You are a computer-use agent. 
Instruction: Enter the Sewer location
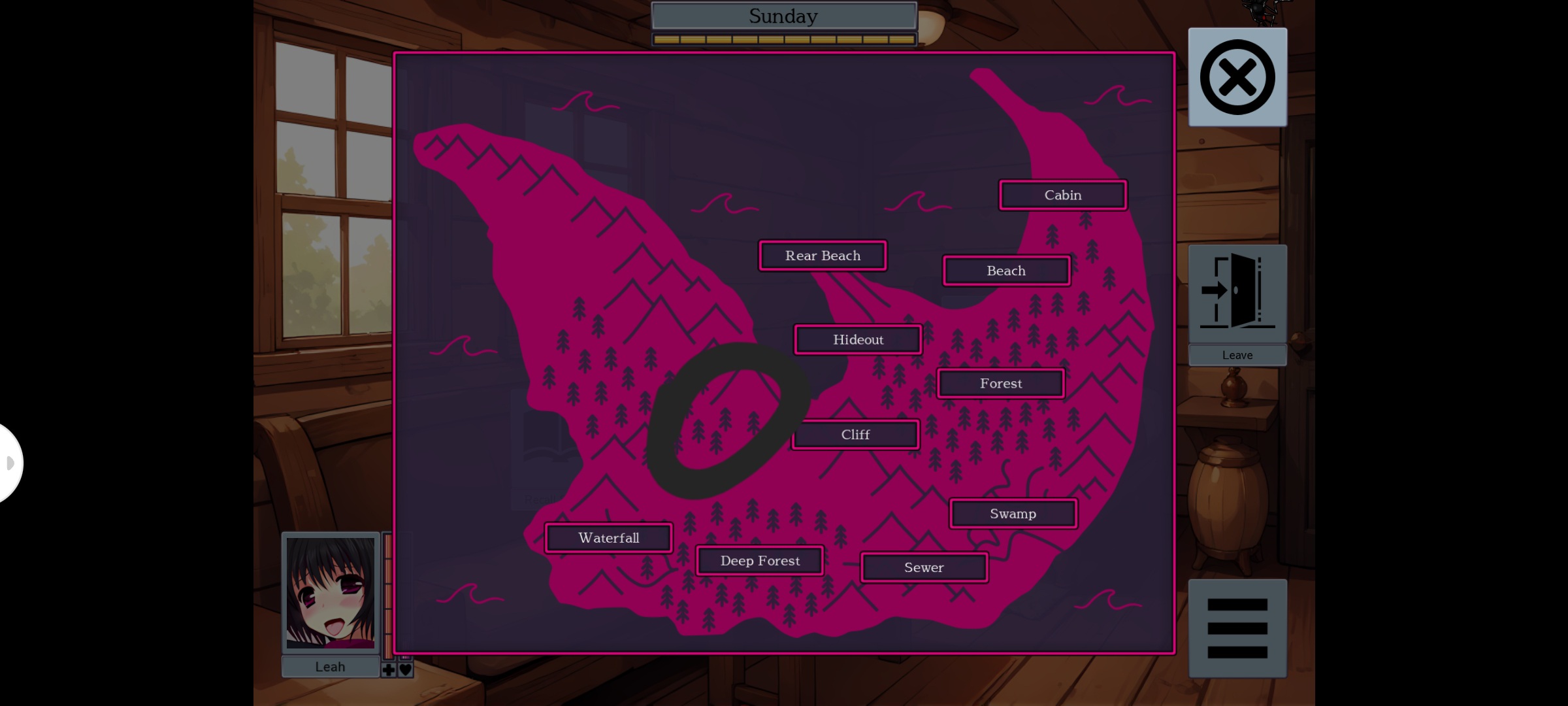click(924, 567)
